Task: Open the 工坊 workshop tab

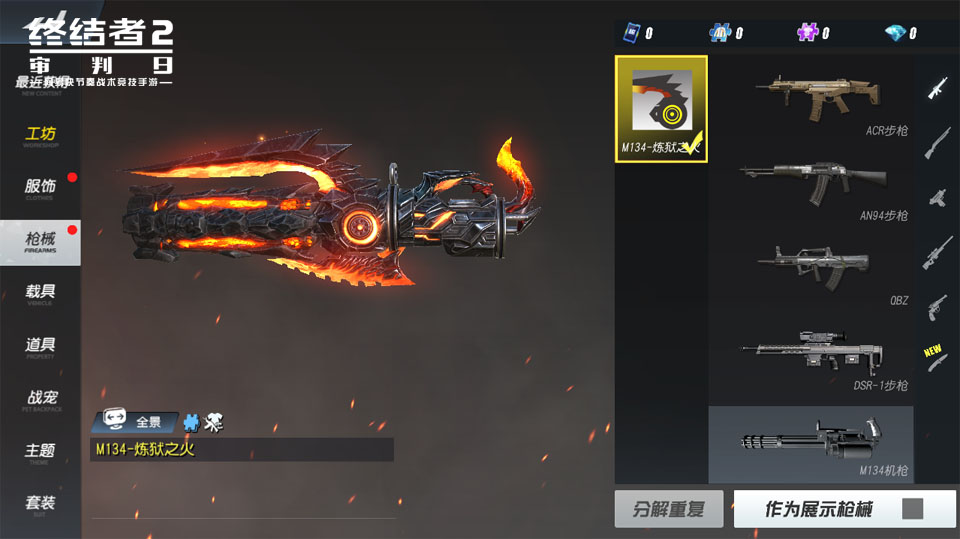Action: [x=40, y=136]
